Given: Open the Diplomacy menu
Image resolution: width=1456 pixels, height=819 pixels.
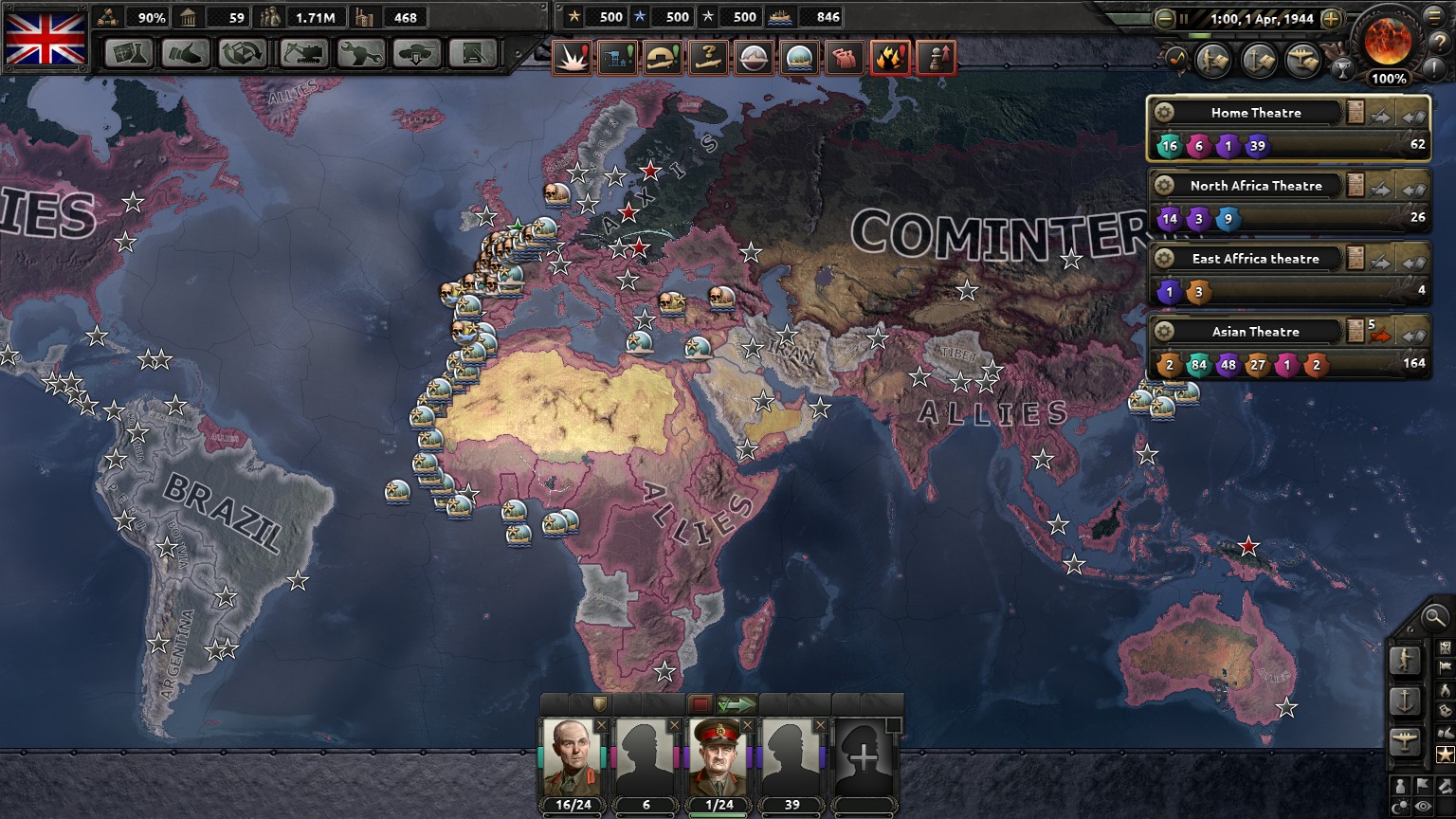Looking at the screenshot, I should [186, 54].
